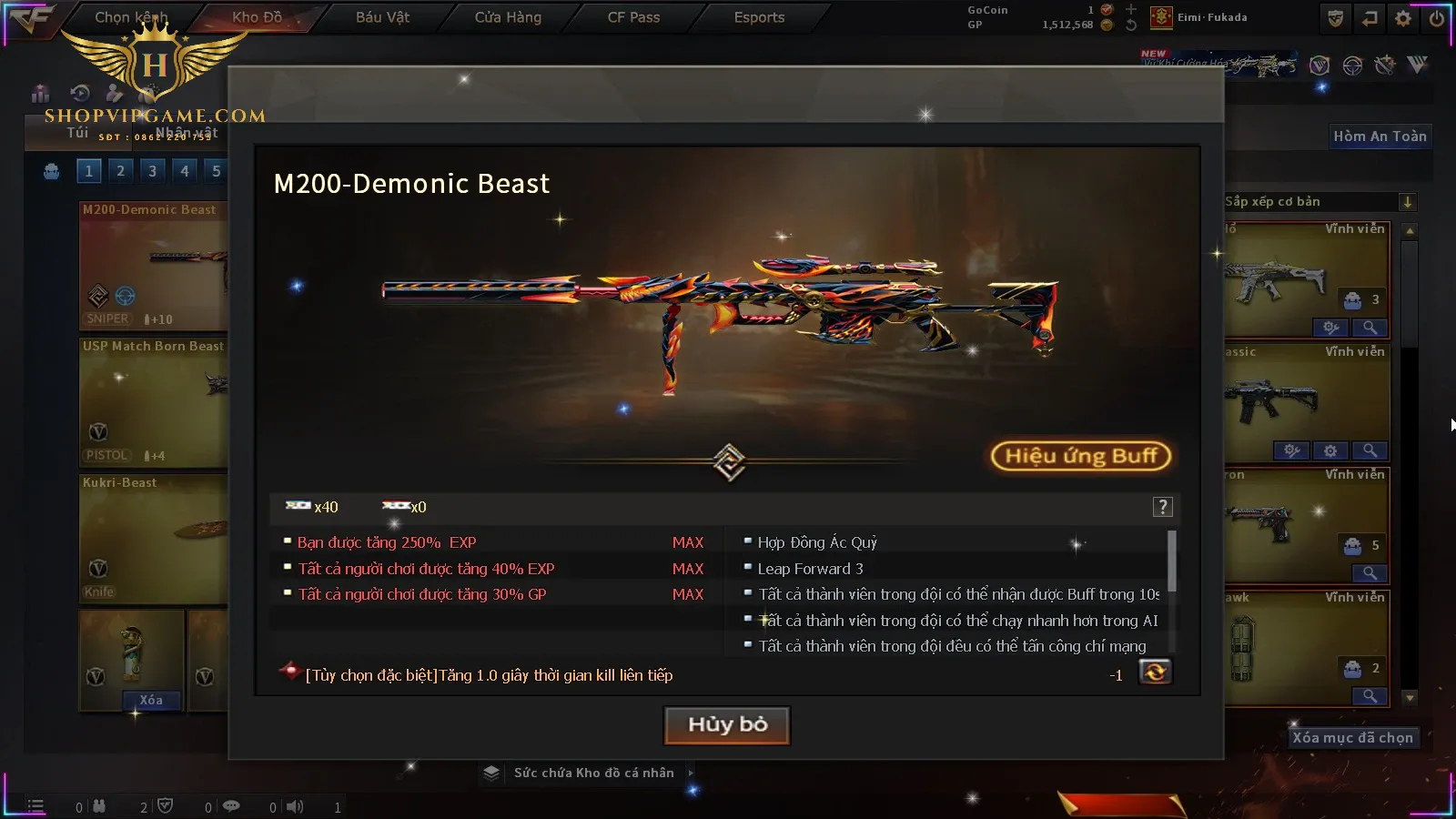Select the Kukri-Beast knife slot
1456x819 pixels.
[153, 537]
